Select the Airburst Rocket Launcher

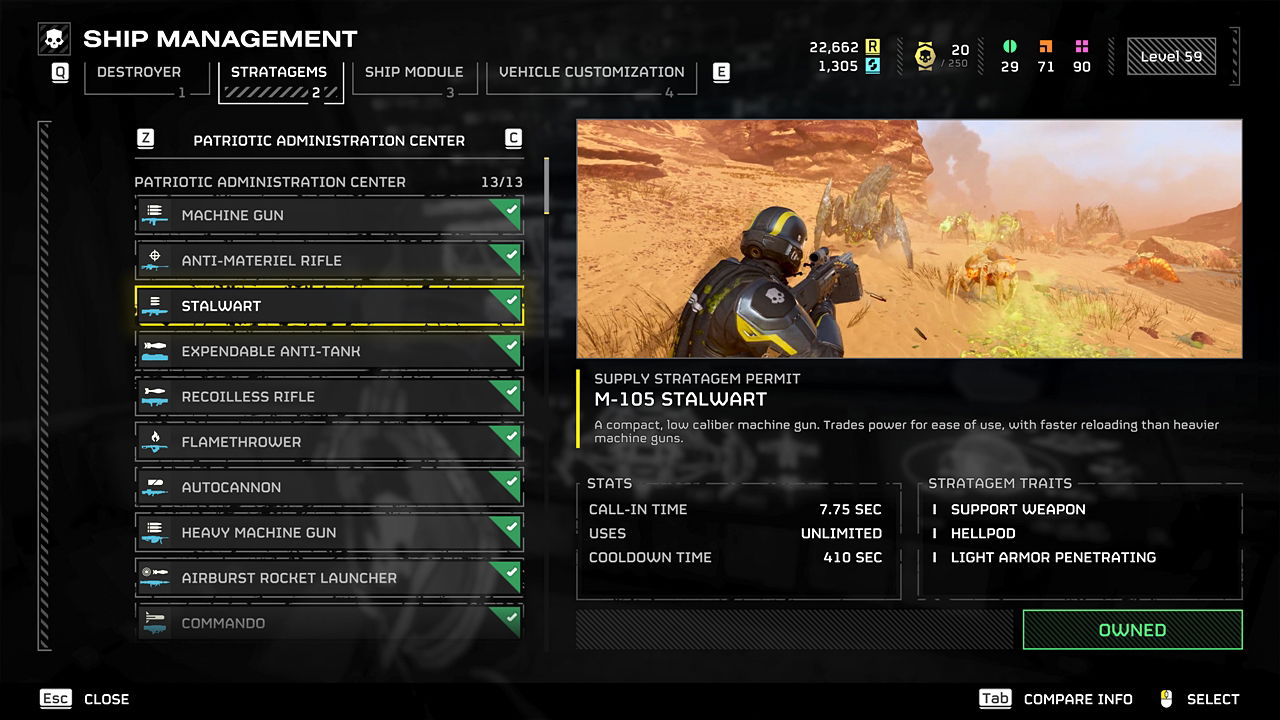pos(328,578)
